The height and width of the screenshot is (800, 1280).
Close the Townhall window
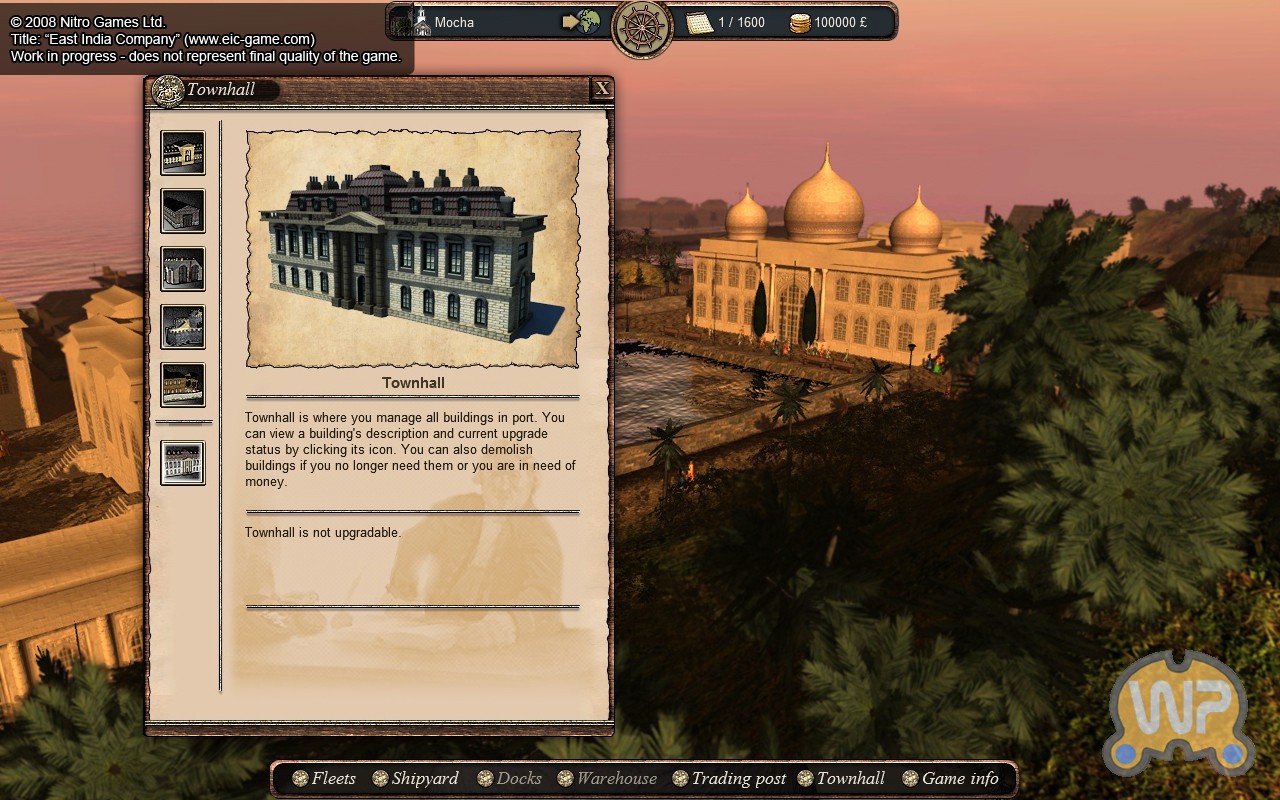pos(602,89)
